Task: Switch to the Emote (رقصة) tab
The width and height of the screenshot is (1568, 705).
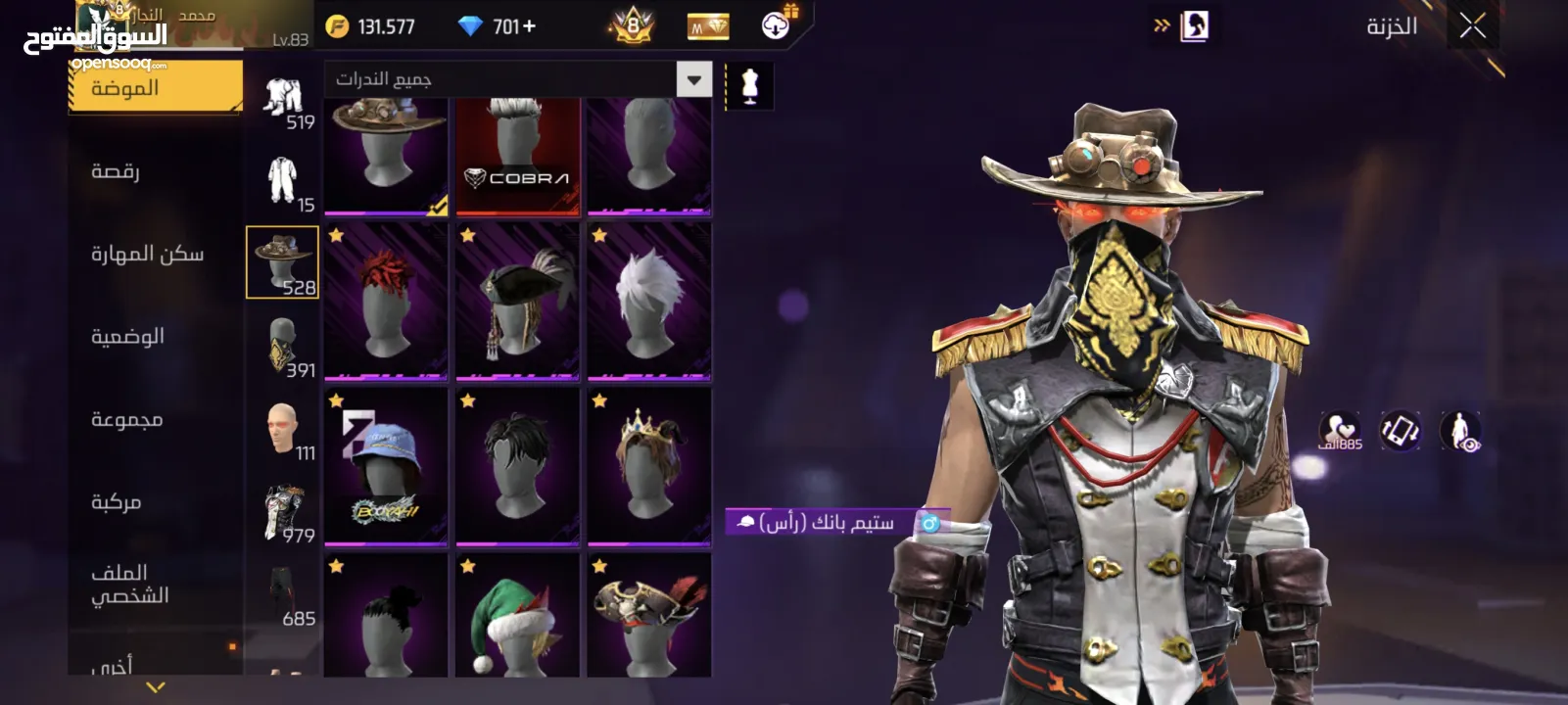Action: pos(116,171)
